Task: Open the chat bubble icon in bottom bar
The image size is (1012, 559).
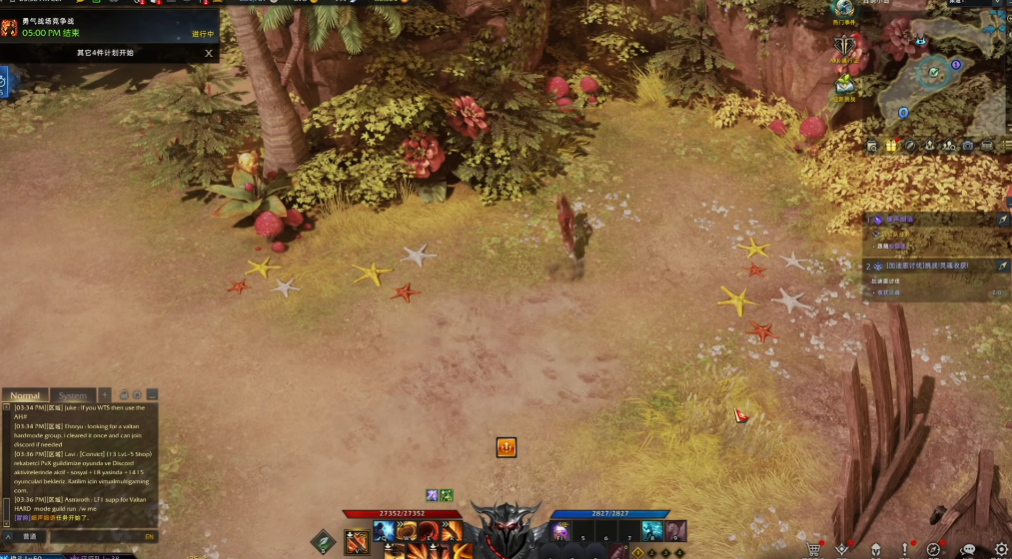Action: (967, 549)
